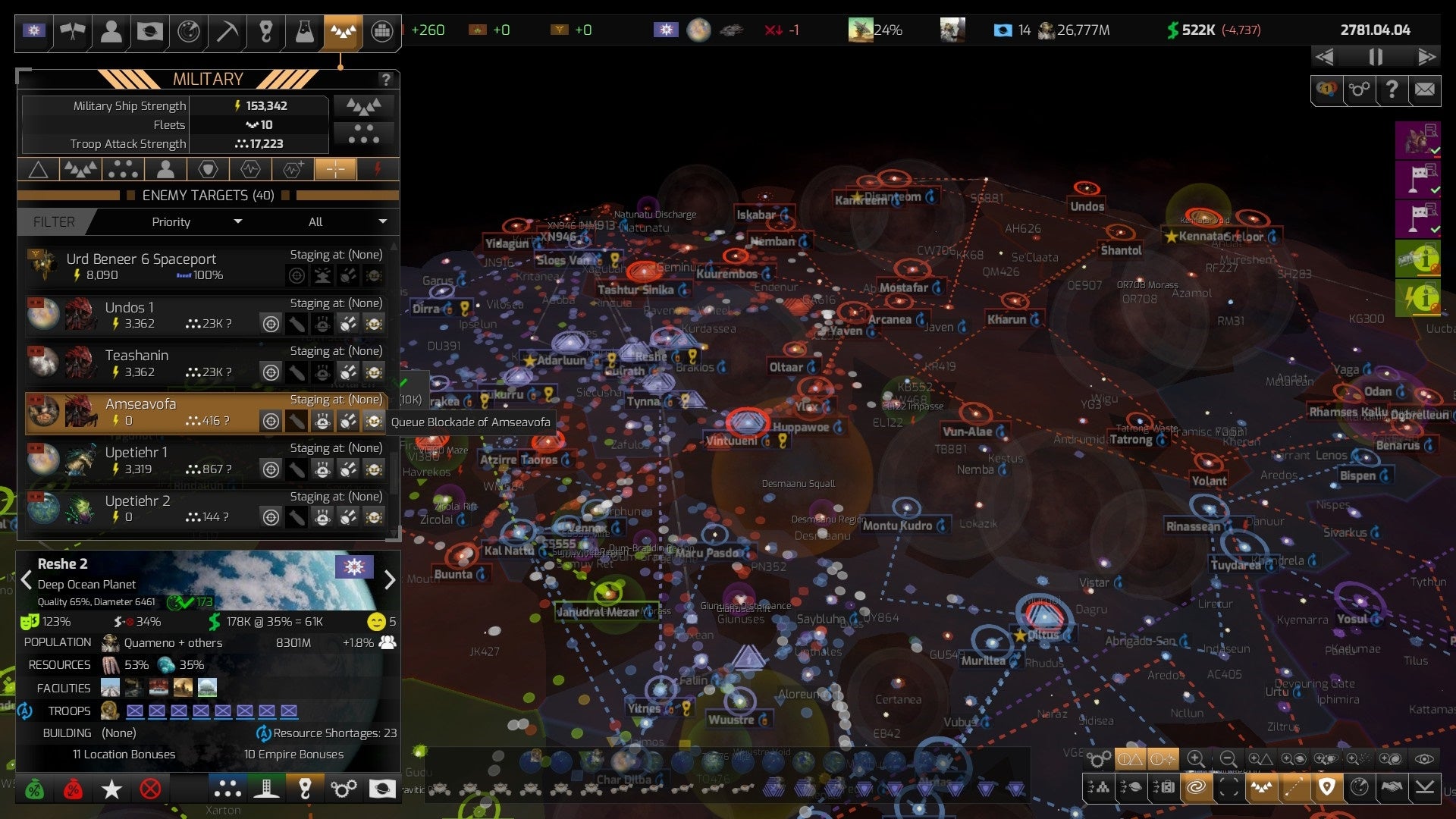Viewport: 1456px width, 819px height.
Task: Click the mining pickaxe icon in top toolbar
Action: pyautogui.click(x=226, y=31)
